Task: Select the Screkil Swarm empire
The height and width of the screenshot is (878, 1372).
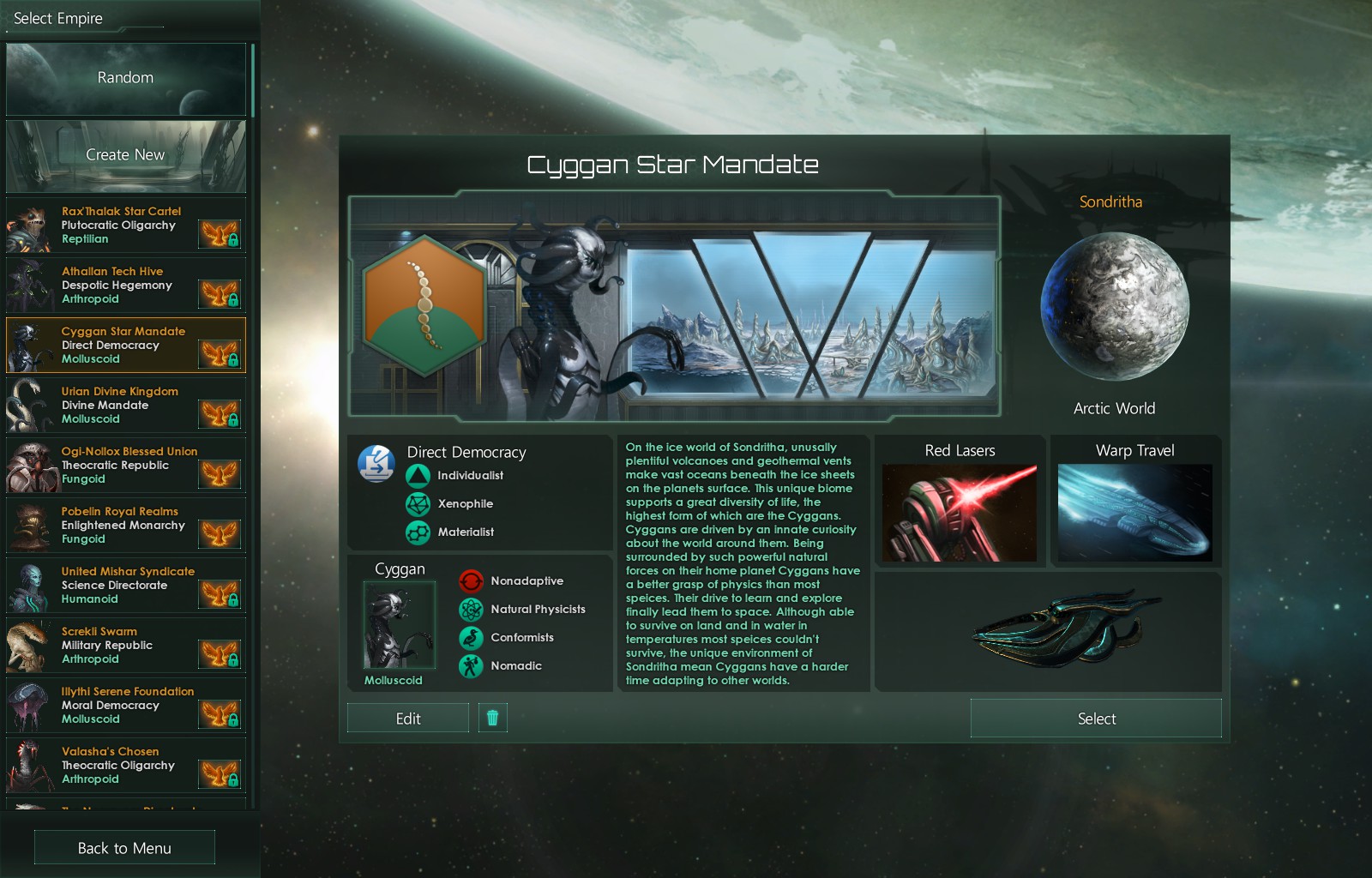Action: (125, 646)
